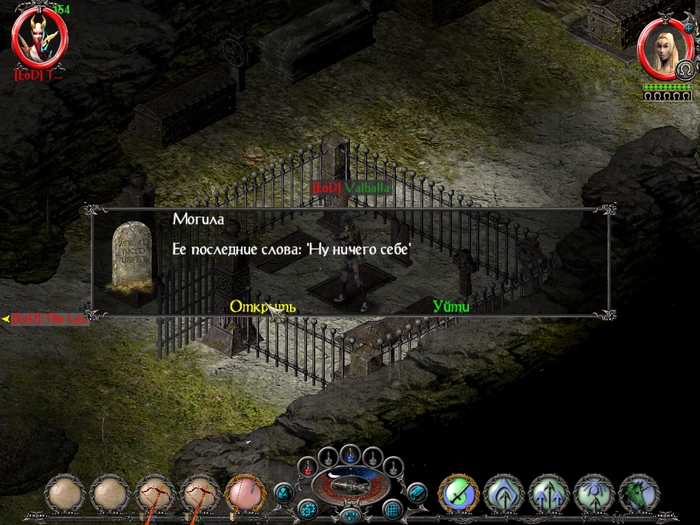Click the cyan button beneath the compass

coord(350,514)
